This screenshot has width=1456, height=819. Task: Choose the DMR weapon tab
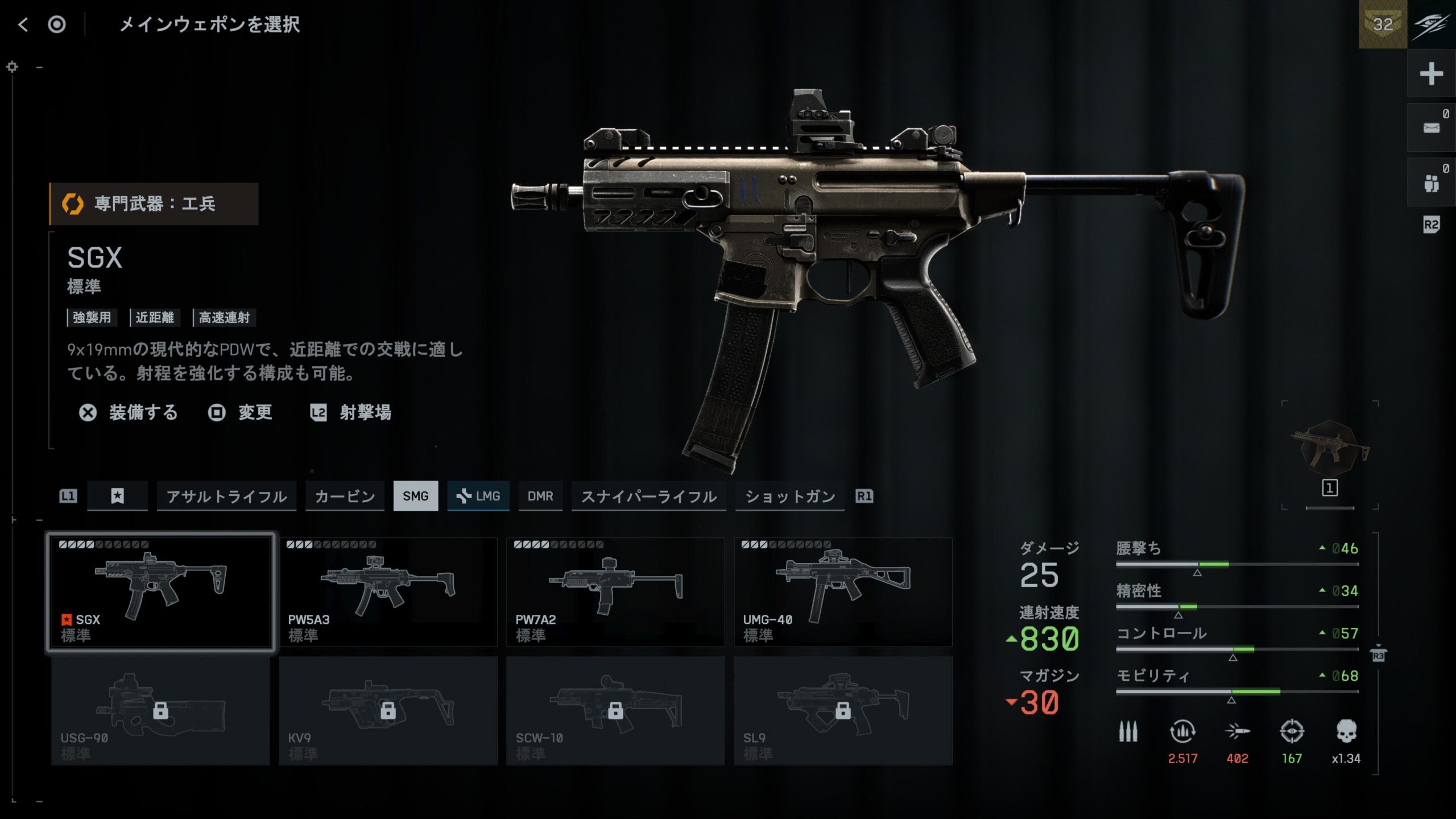coord(540,496)
